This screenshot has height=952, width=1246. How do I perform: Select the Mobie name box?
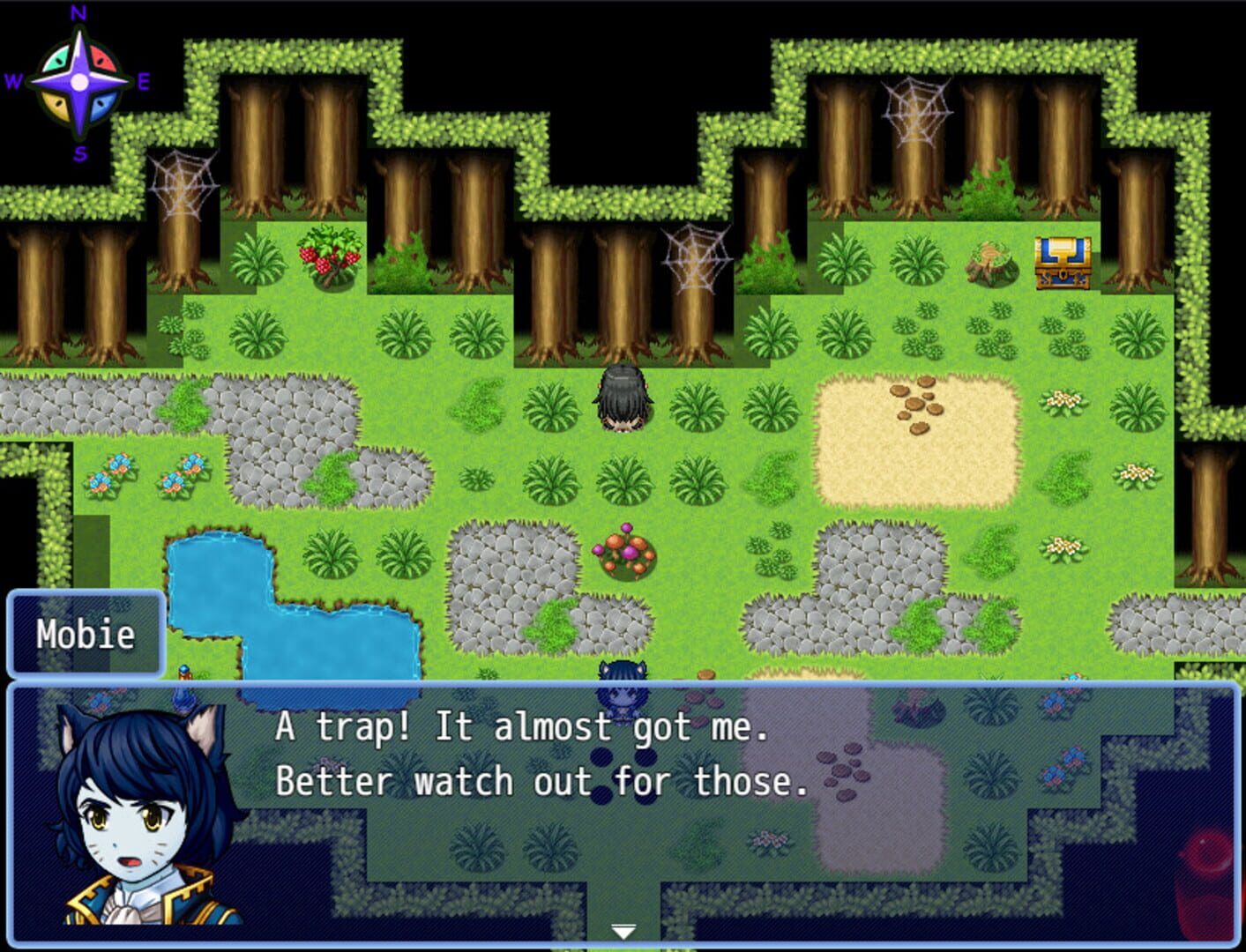pos(86,633)
